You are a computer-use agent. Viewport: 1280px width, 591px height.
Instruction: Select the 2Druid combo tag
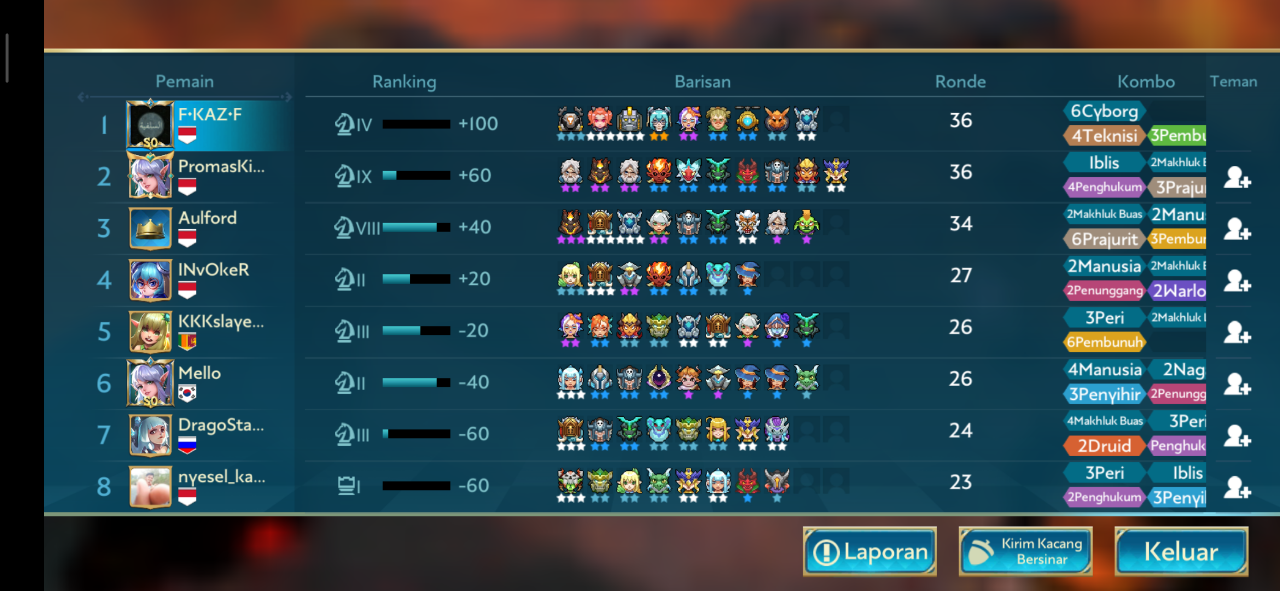[1104, 446]
